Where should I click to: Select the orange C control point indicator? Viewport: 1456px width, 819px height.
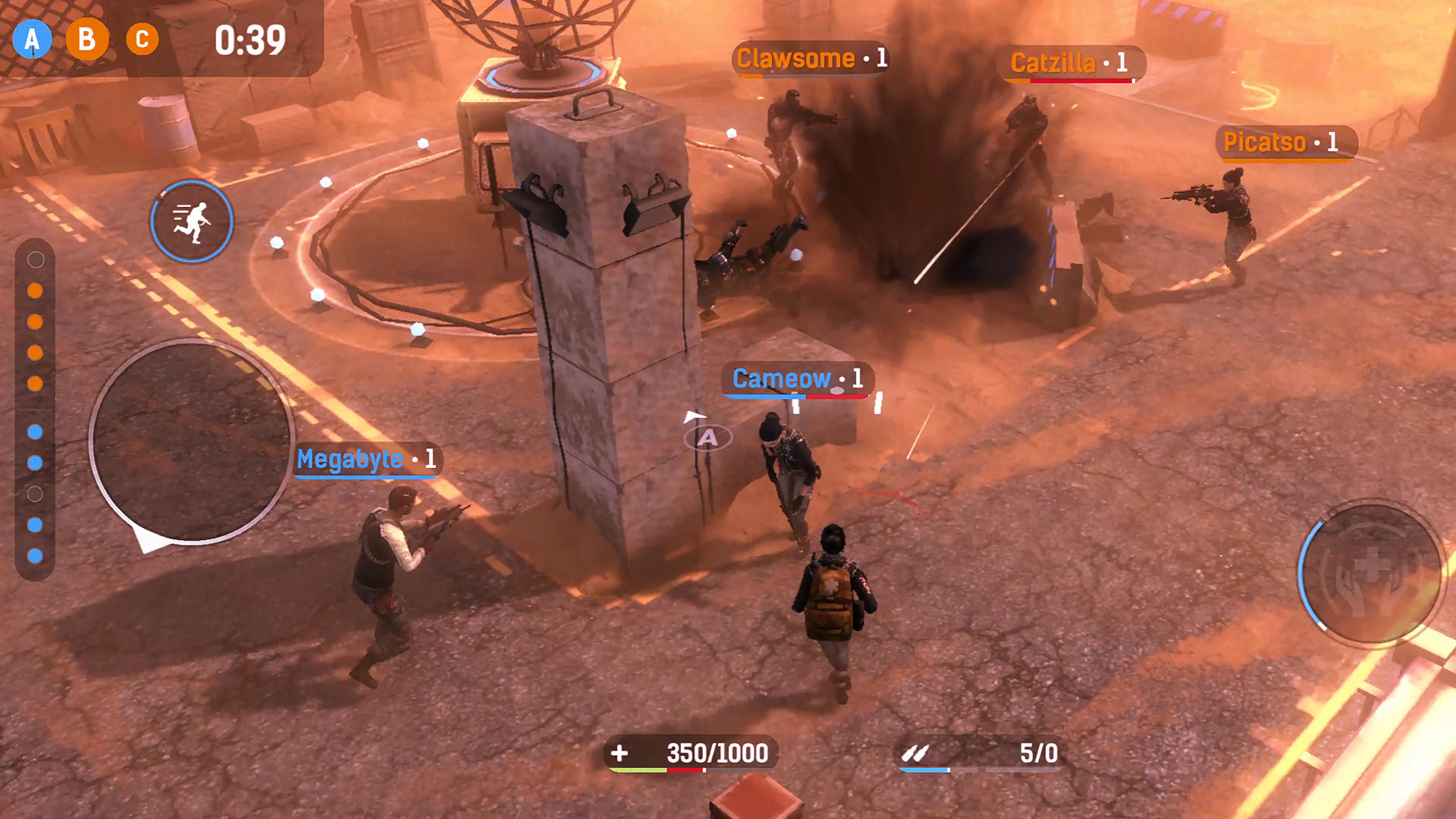[142, 39]
